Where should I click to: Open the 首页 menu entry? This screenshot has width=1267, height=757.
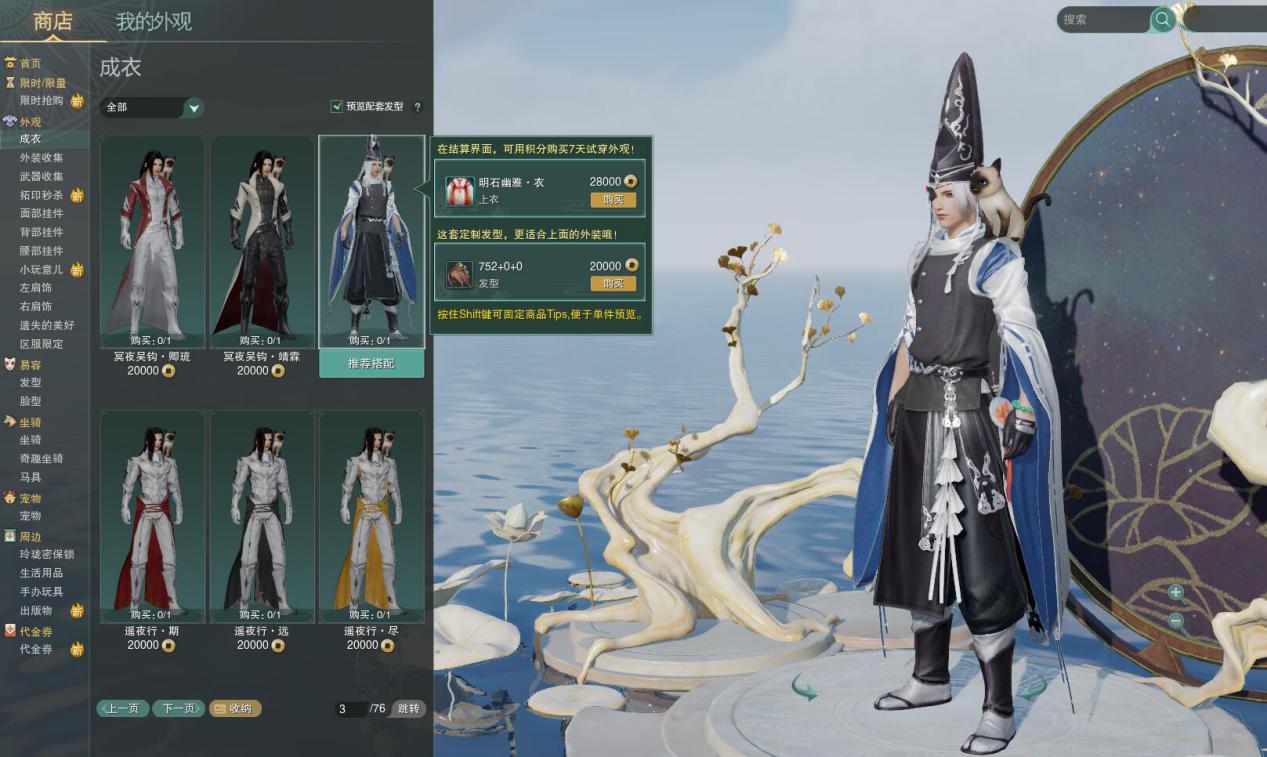[30, 63]
